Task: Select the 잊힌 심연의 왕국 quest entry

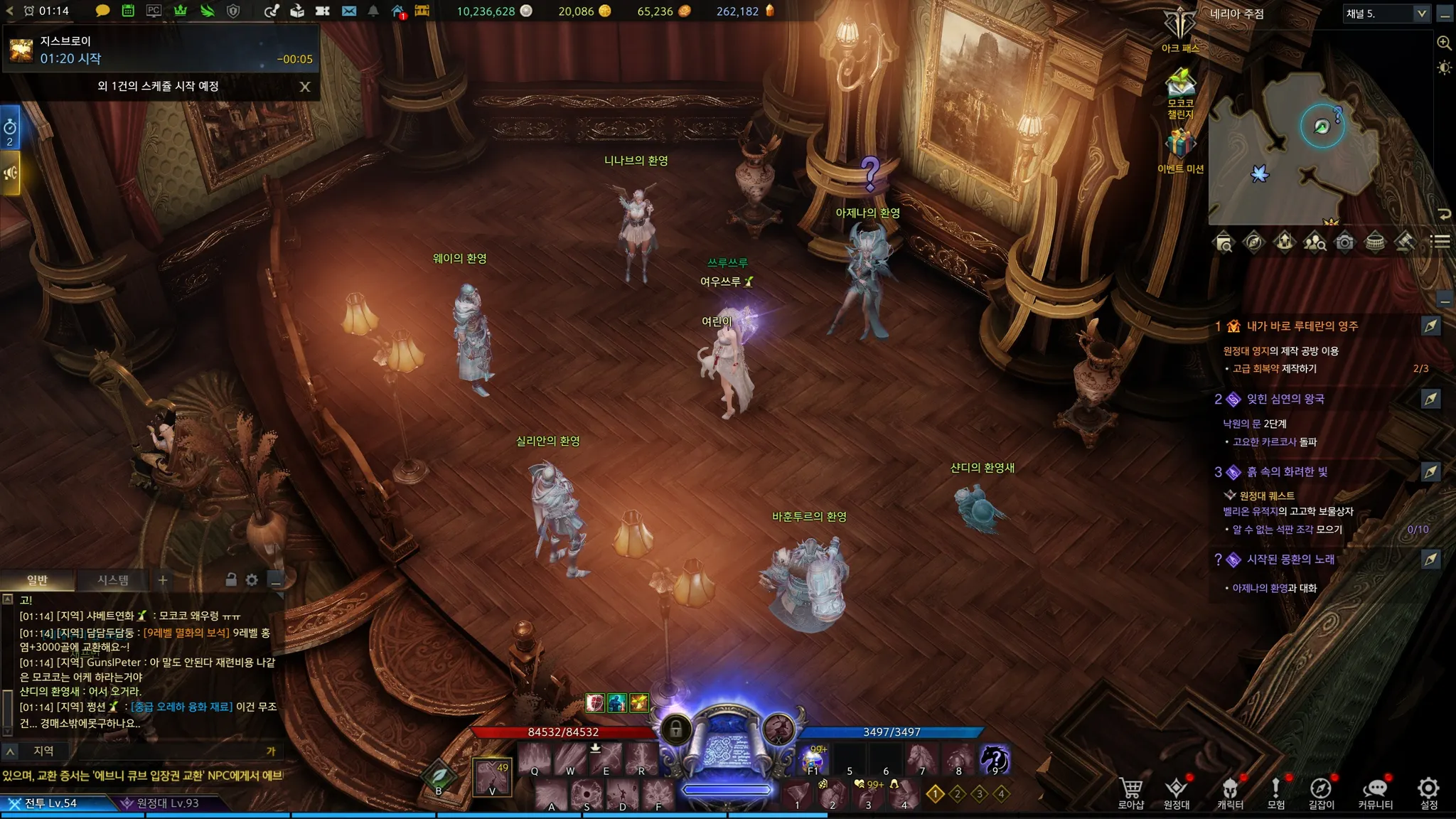Action: tap(1285, 399)
